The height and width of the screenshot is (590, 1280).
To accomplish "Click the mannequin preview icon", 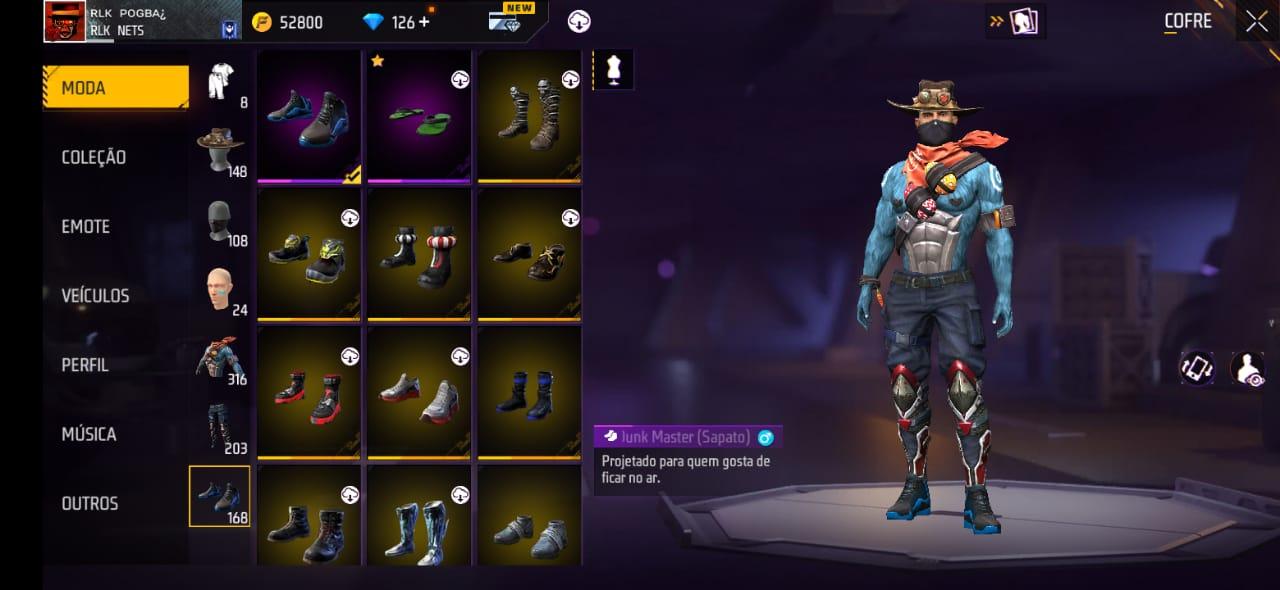I will tap(613, 69).
